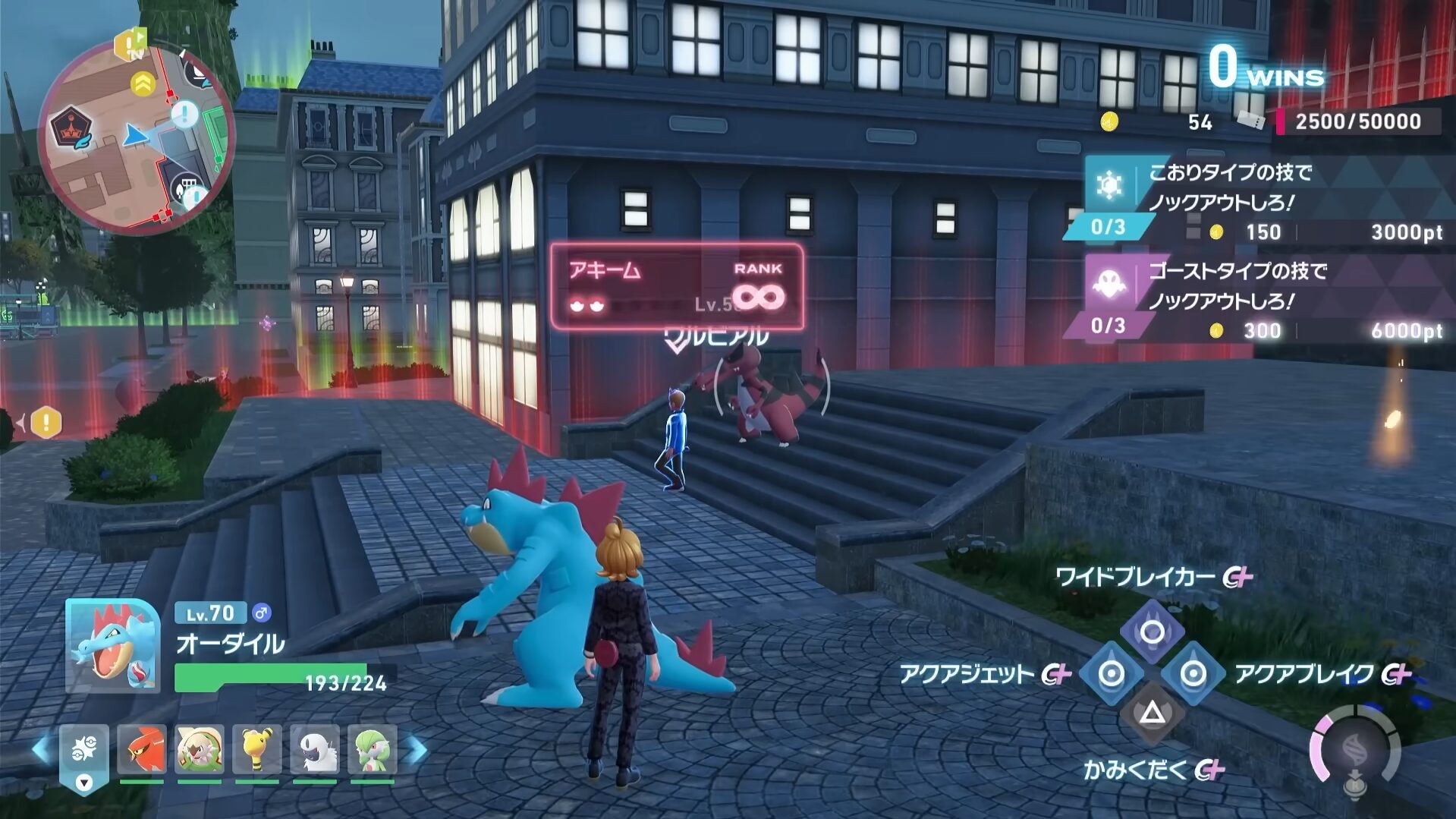
Task: Select the crown pentagon marker on minimap
Action: point(71,128)
